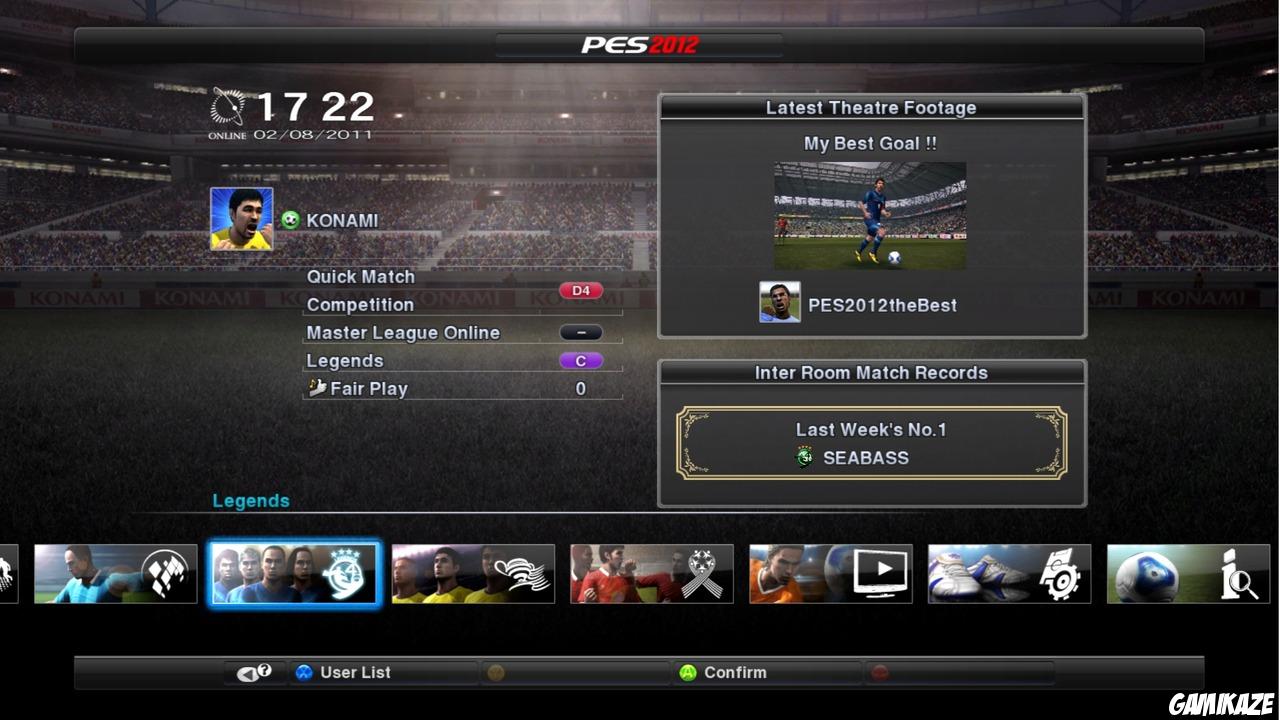Open the My Best Goal video thumbnail

pos(870,215)
